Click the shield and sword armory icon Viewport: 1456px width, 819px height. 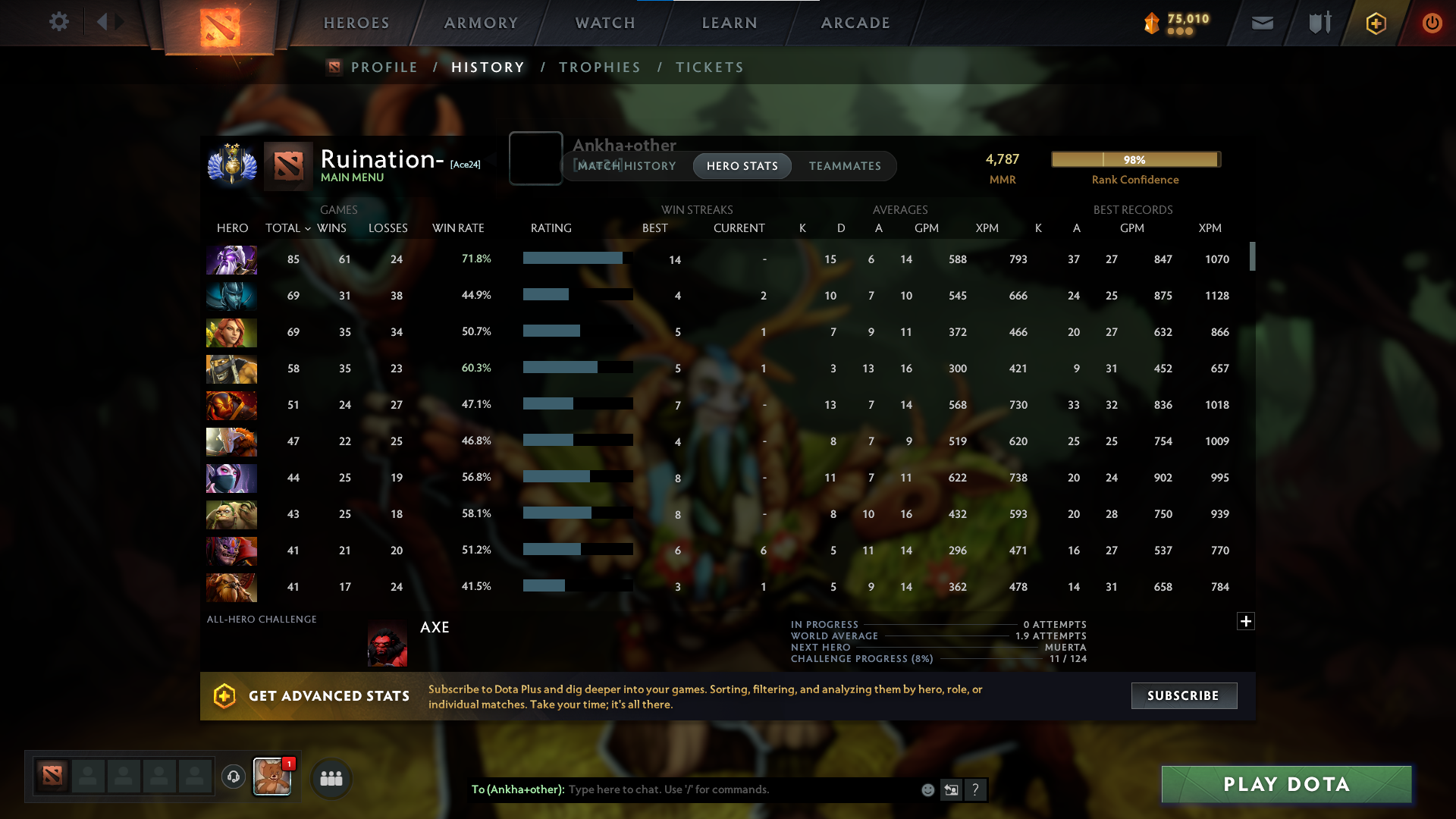coord(1318,23)
